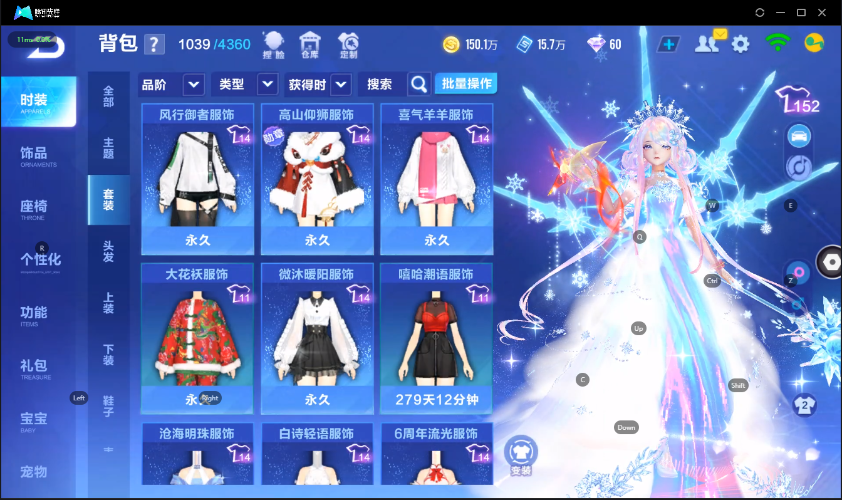Viewport: 842px width, 500px height.
Task: Select the 嘻哈潮语服饰 outfit card
Action: tap(437, 338)
